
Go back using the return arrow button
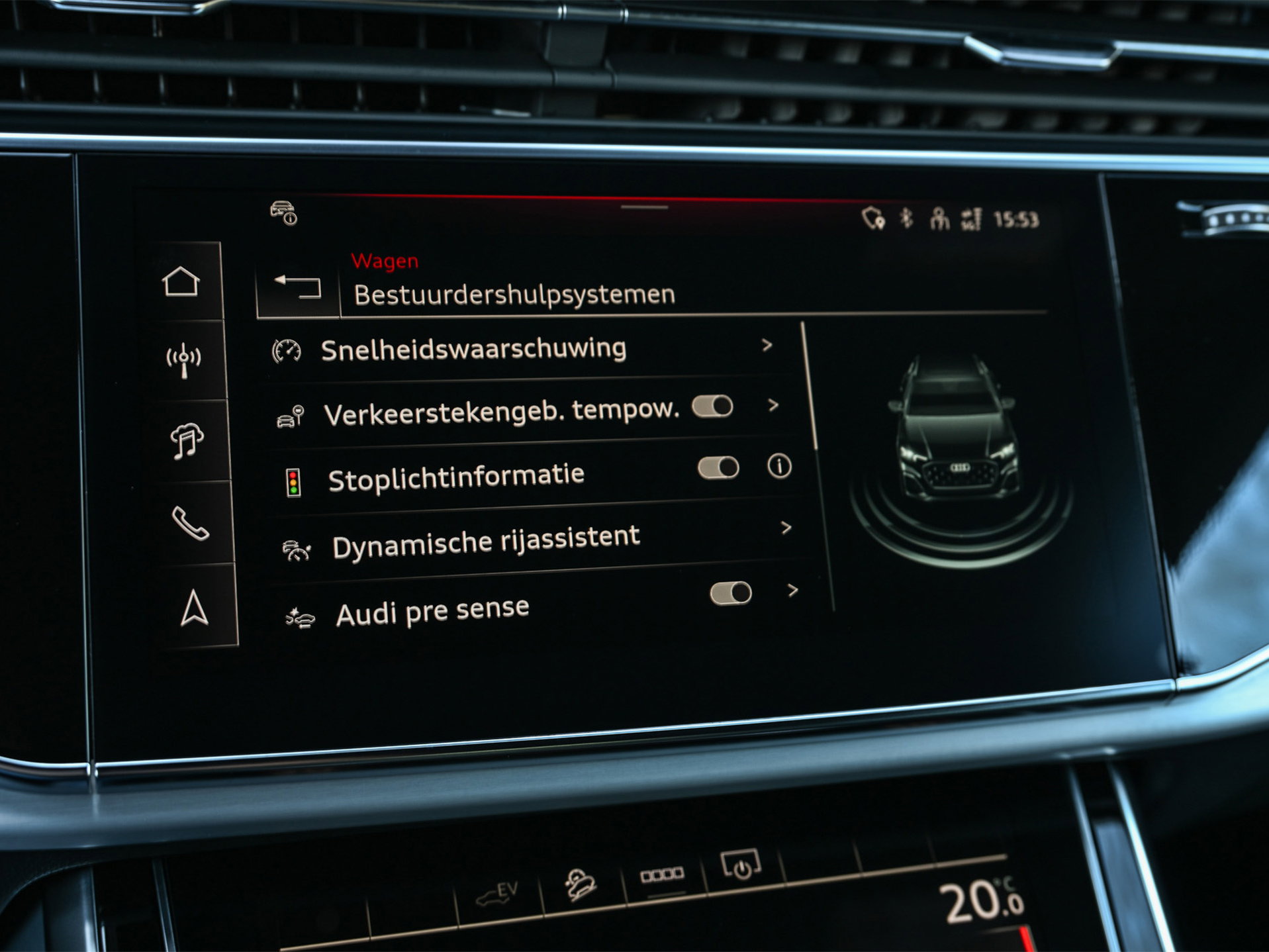298,287
